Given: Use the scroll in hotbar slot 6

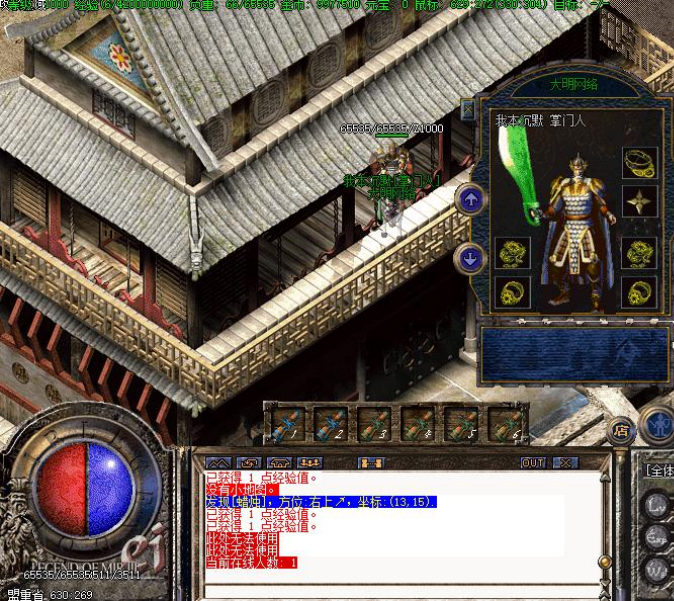Looking at the screenshot, I should [506, 424].
